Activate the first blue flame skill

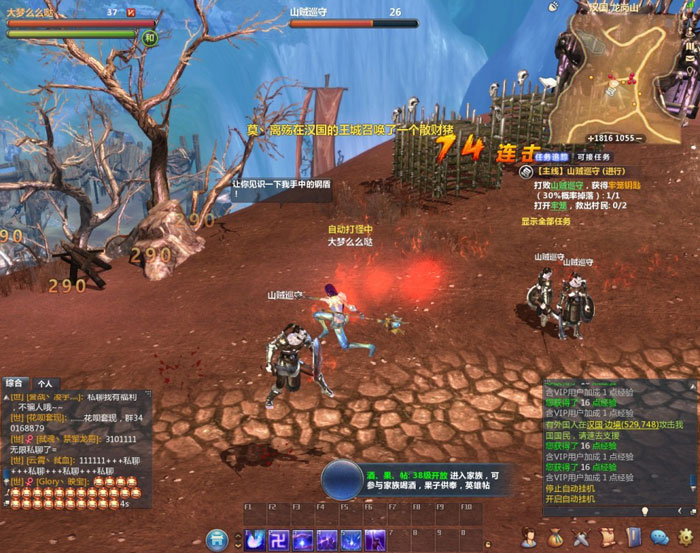pyautogui.click(x=254, y=540)
